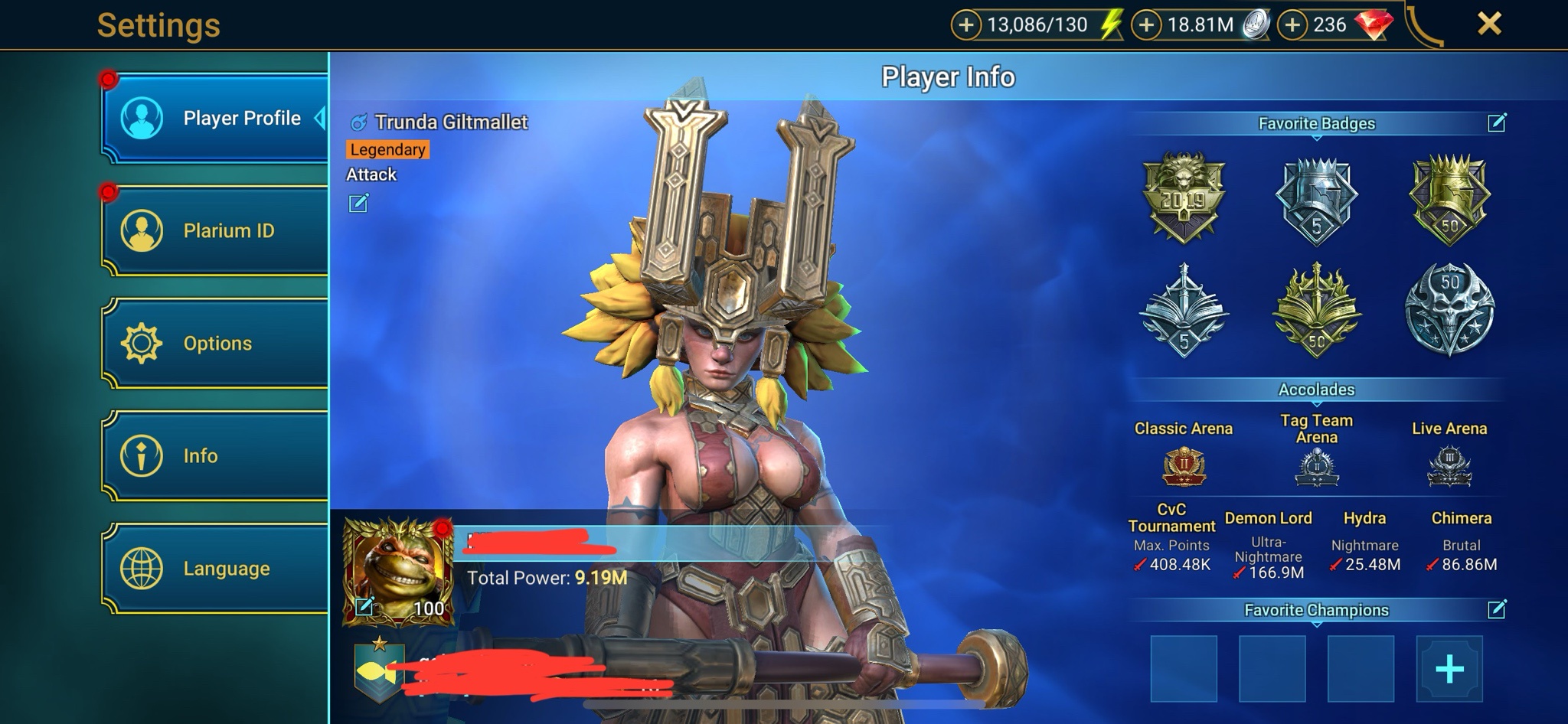
Task: Select the gold crowned helmet 50 badge
Action: tap(1449, 198)
